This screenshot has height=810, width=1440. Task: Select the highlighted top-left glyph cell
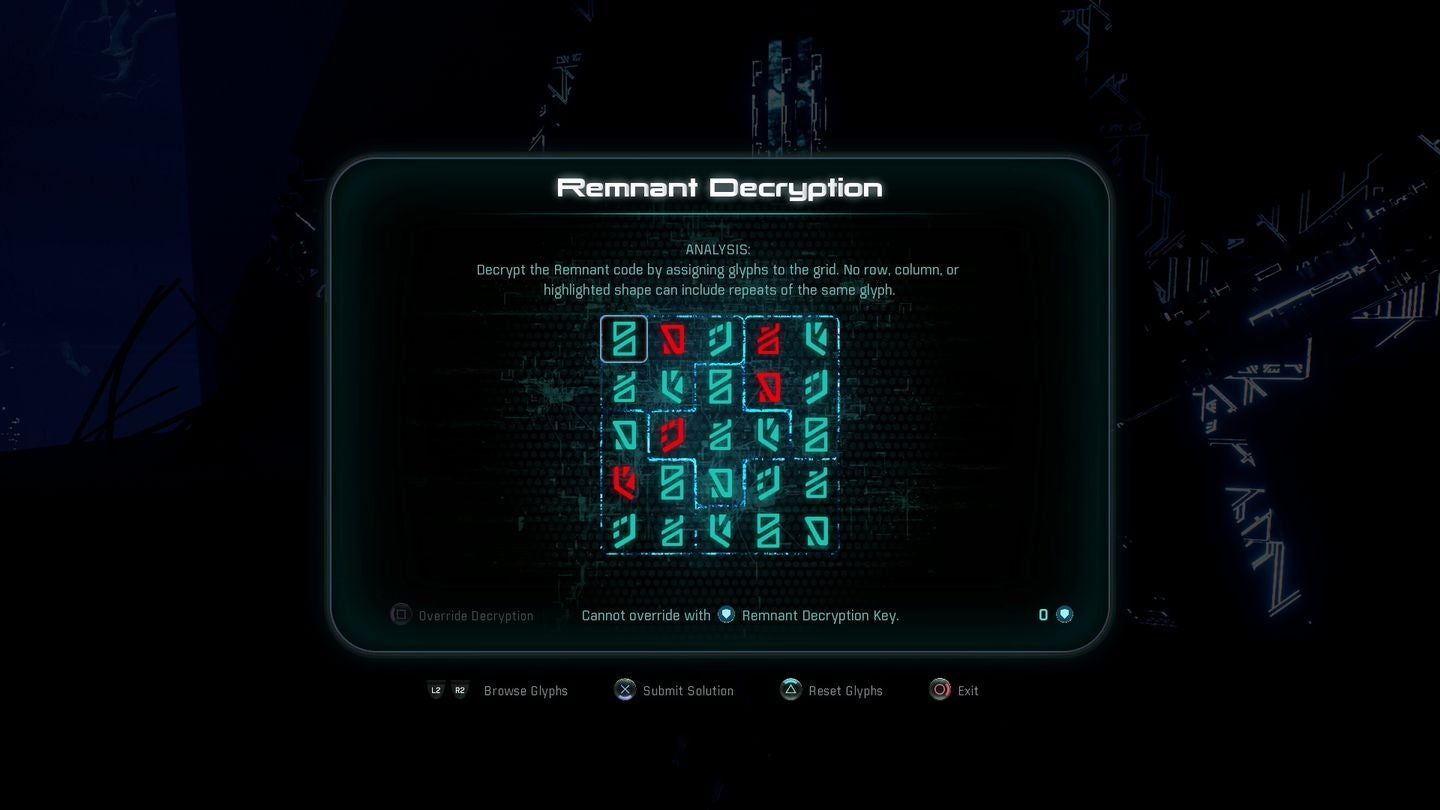click(624, 339)
